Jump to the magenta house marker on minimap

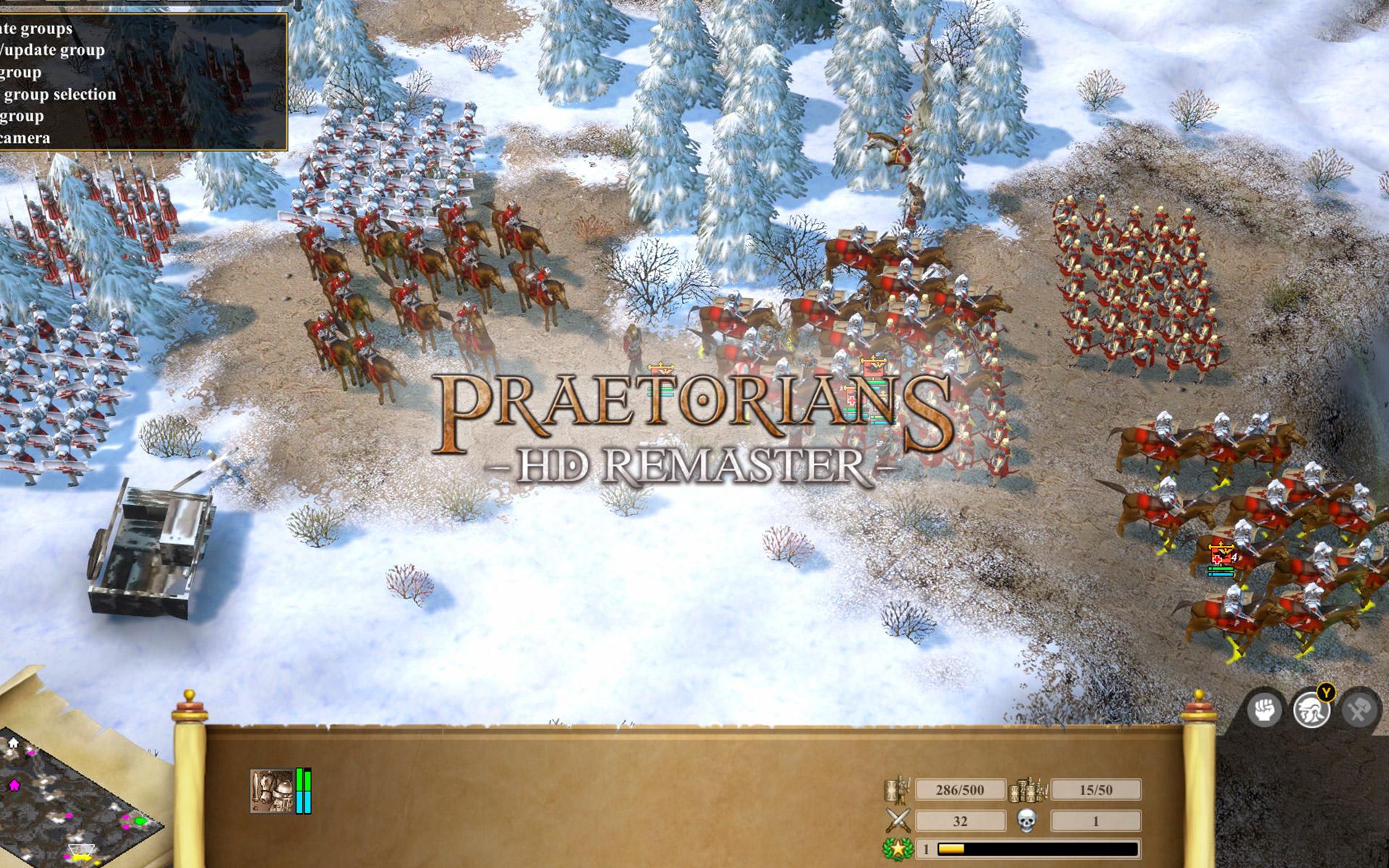coord(14,784)
